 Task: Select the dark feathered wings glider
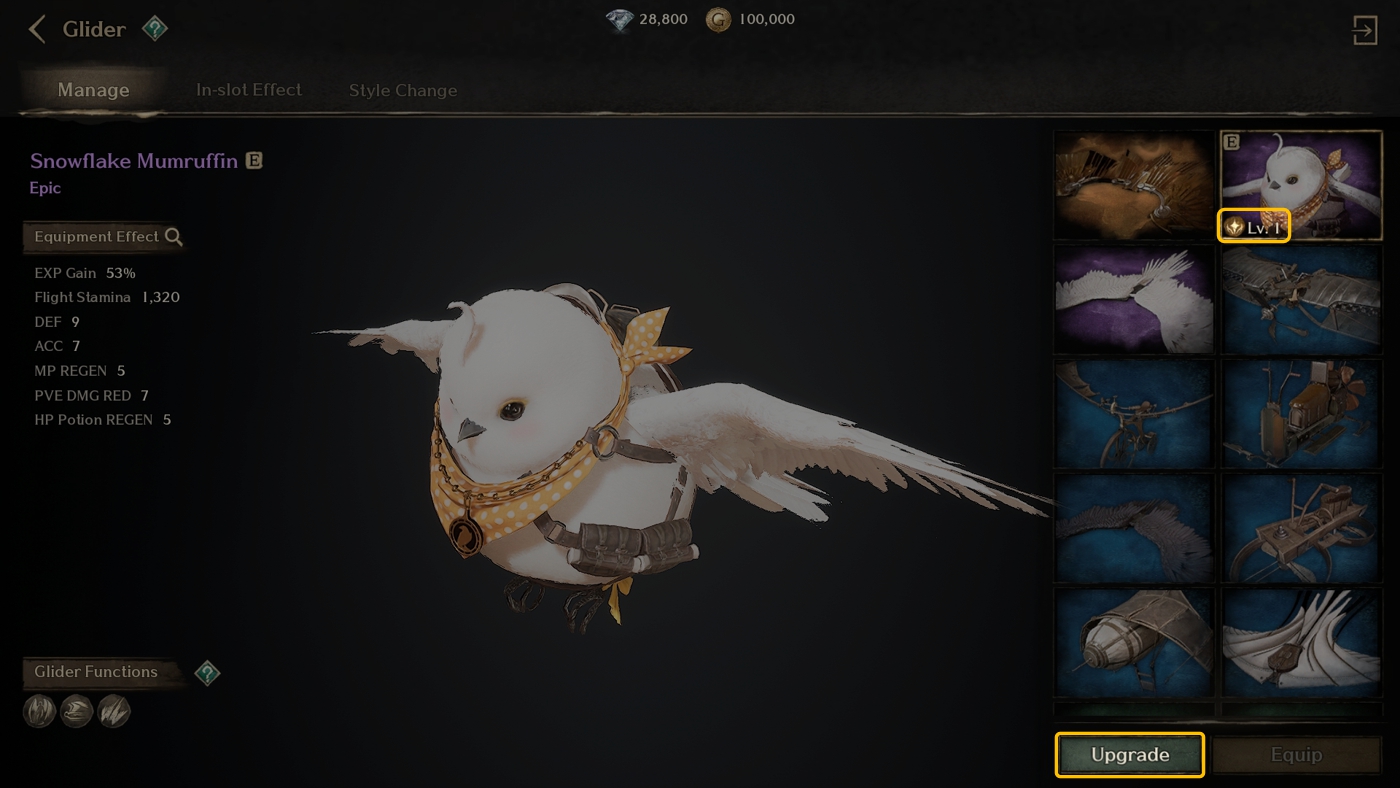[1134, 529]
